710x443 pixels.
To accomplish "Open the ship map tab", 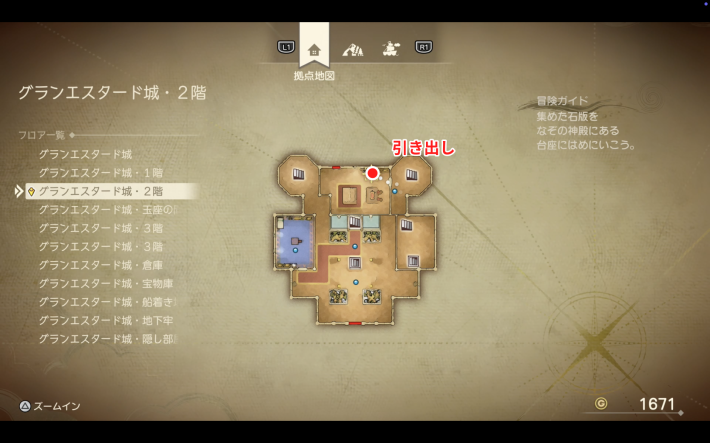I will pyautogui.click(x=388, y=48).
